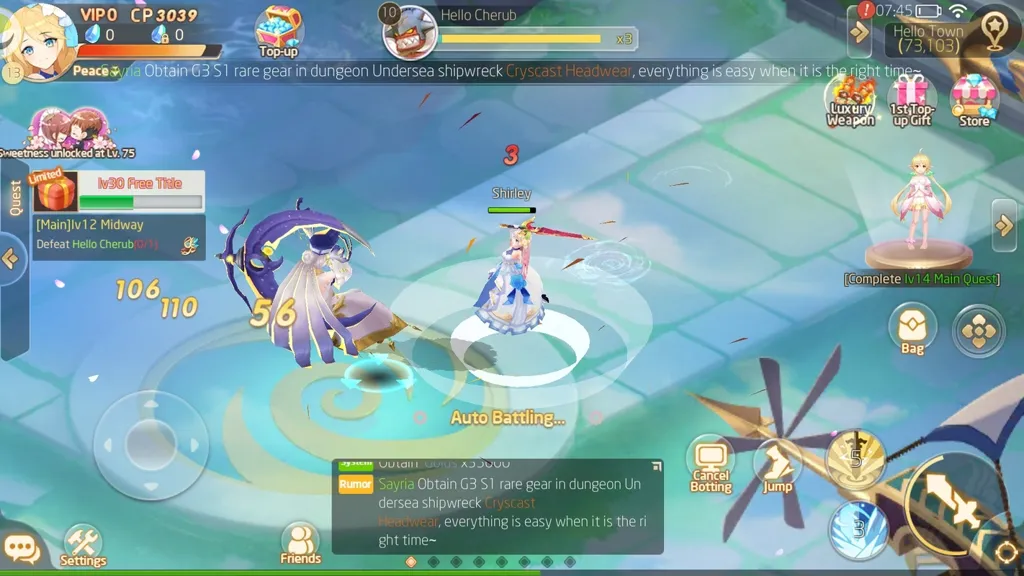Open the Bag inventory
This screenshot has width=1024, height=576.
[x=912, y=328]
